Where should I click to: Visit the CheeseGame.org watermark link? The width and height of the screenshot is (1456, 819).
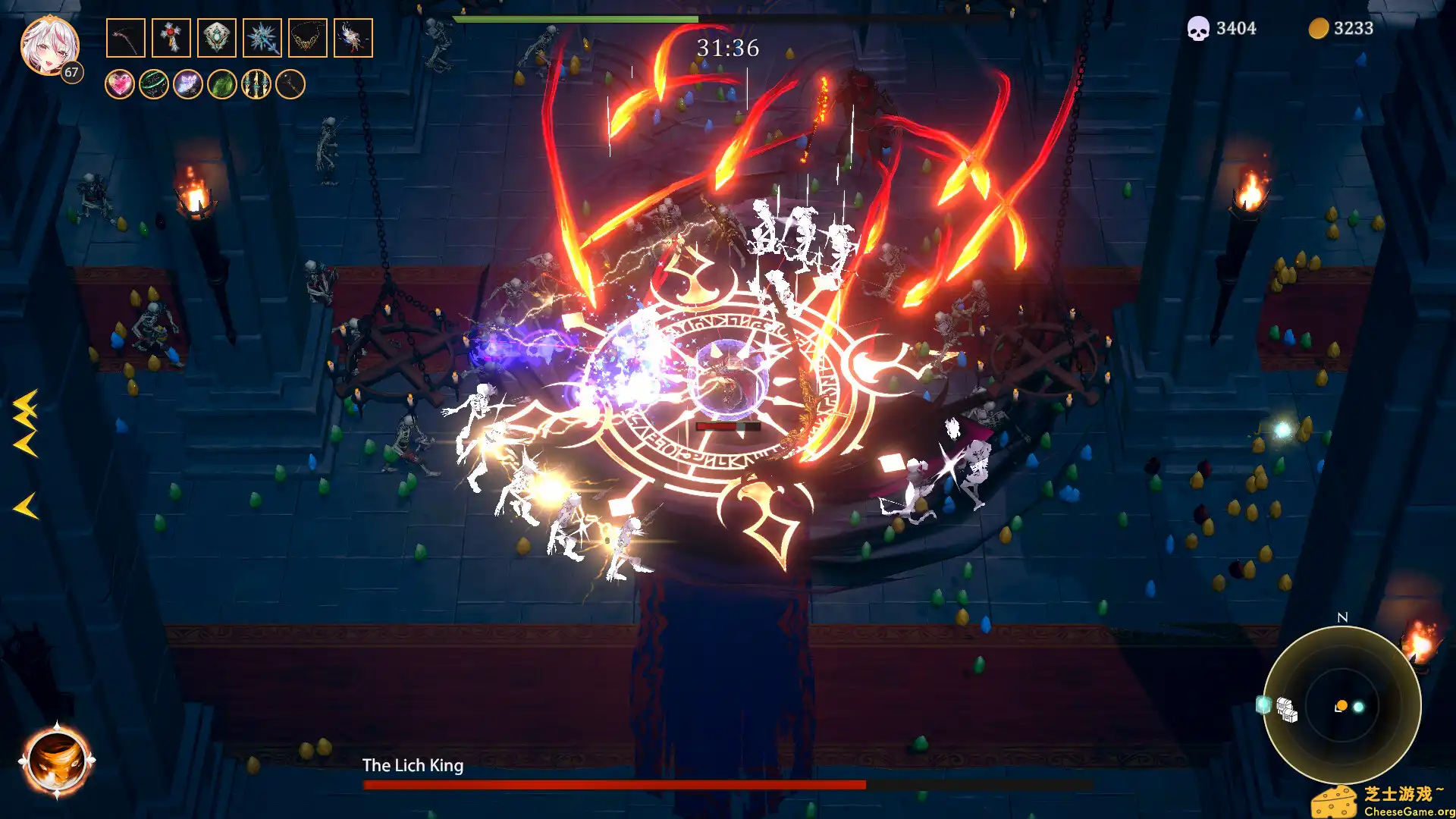pos(1407,812)
